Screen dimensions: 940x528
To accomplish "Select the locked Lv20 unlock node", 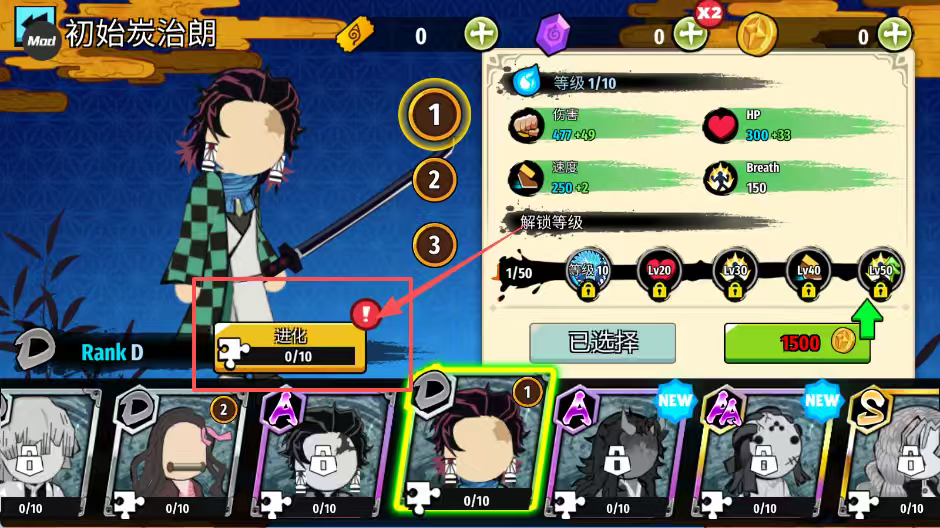I will (x=658, y=274).
